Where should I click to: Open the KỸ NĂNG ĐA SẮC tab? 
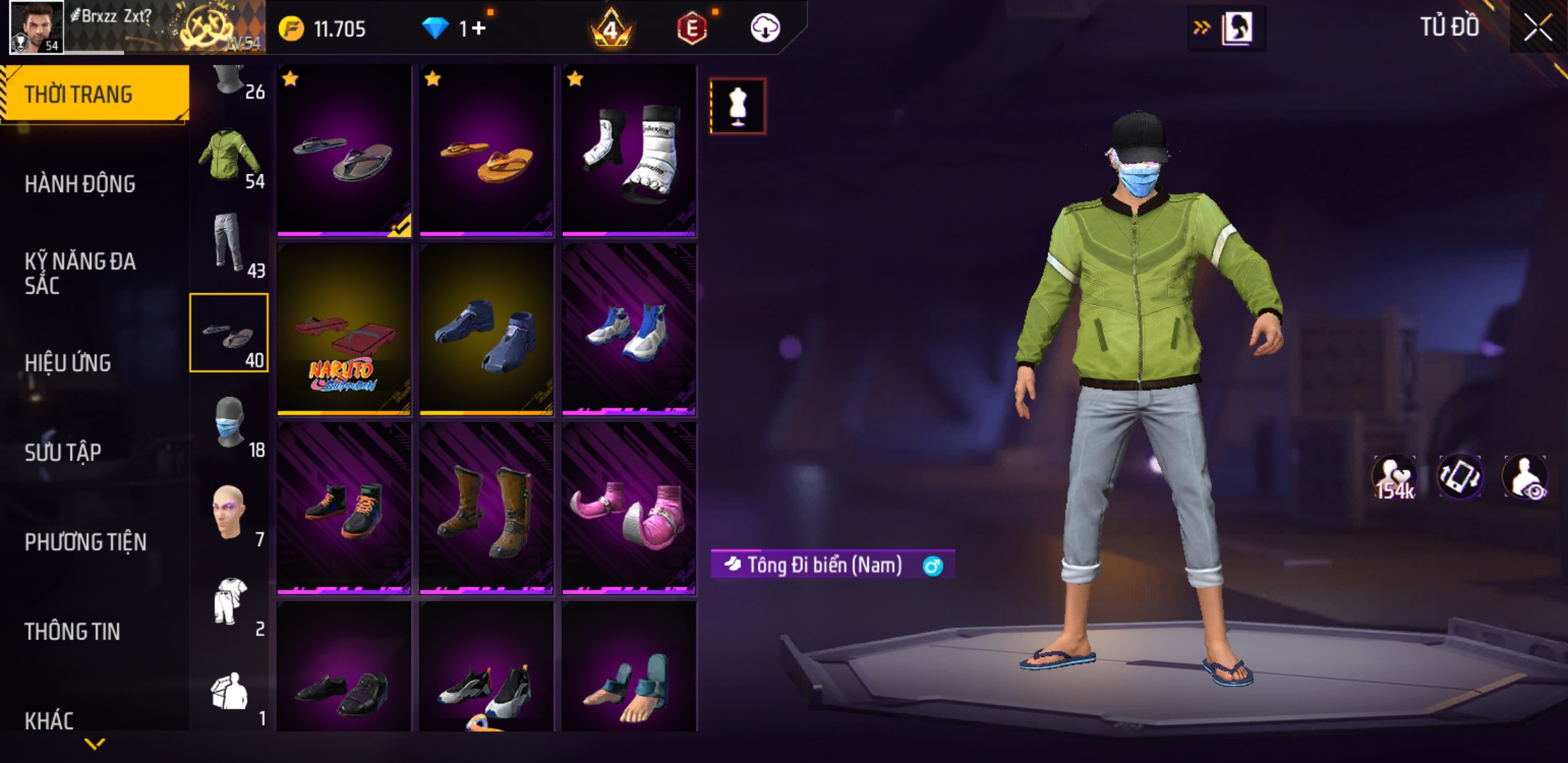click(x=80, y=273)
